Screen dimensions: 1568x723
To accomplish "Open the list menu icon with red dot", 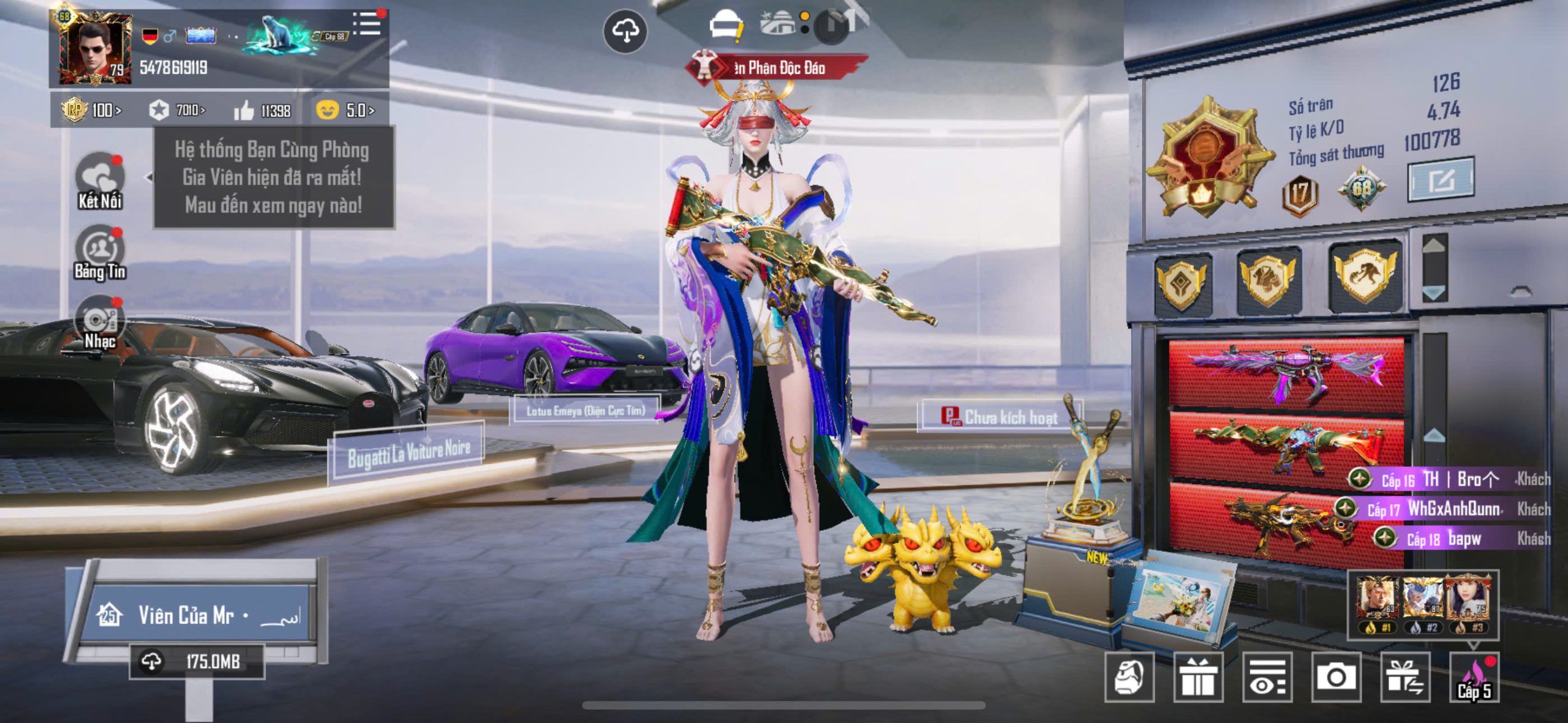I will [x=367, y=23].
